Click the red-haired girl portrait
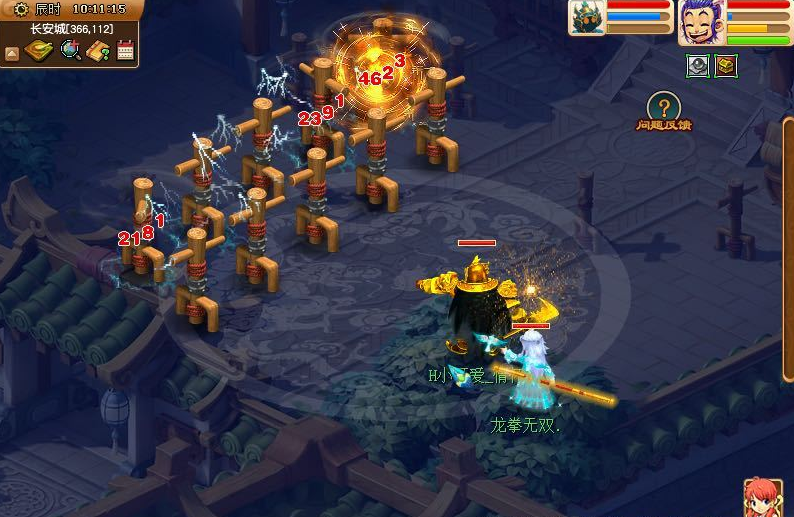794x517 pixels. pyautogui.click(x=764, y=497)
